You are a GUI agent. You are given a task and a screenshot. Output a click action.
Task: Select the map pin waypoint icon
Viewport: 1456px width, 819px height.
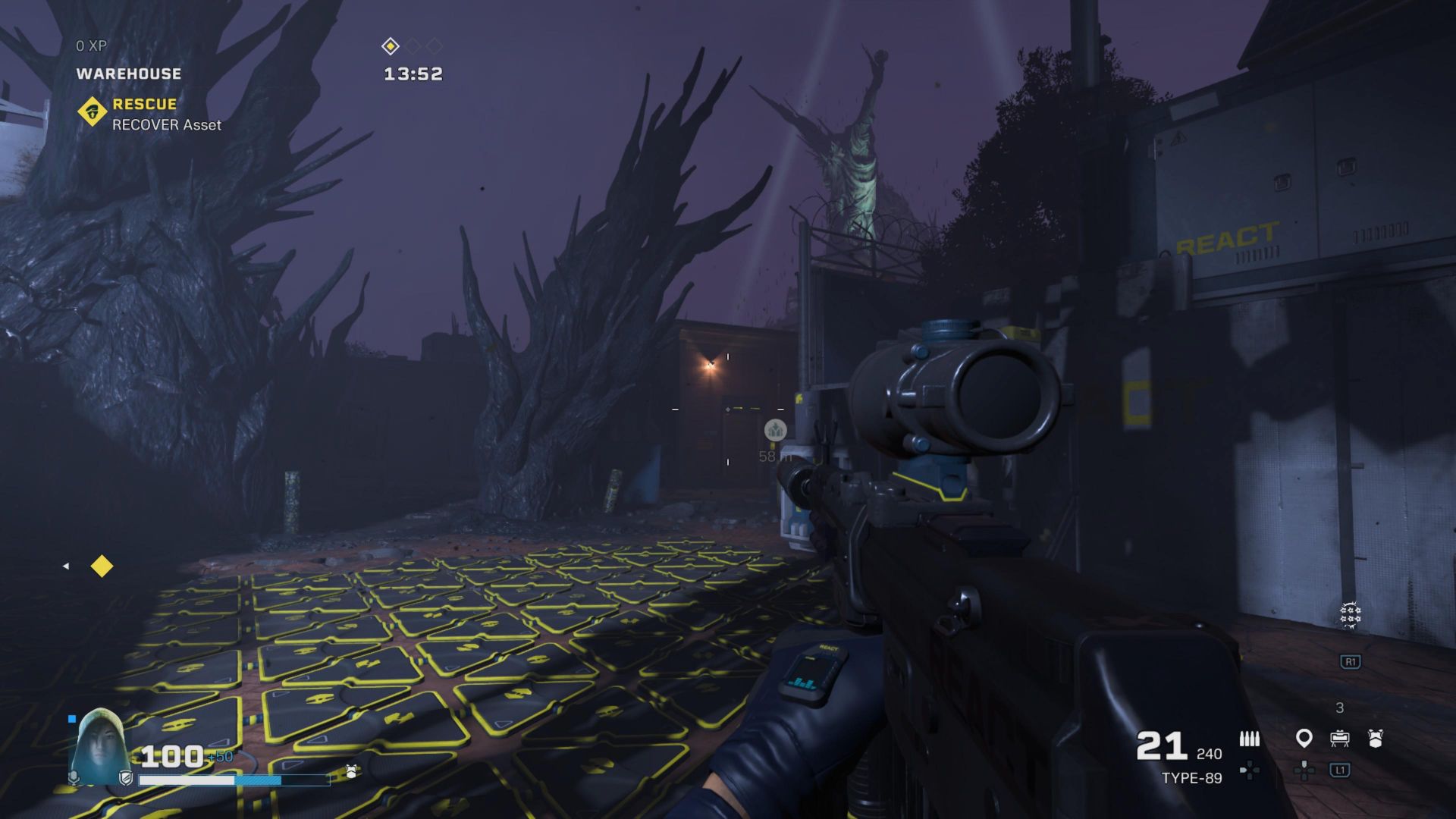[x=1304, y=738]
